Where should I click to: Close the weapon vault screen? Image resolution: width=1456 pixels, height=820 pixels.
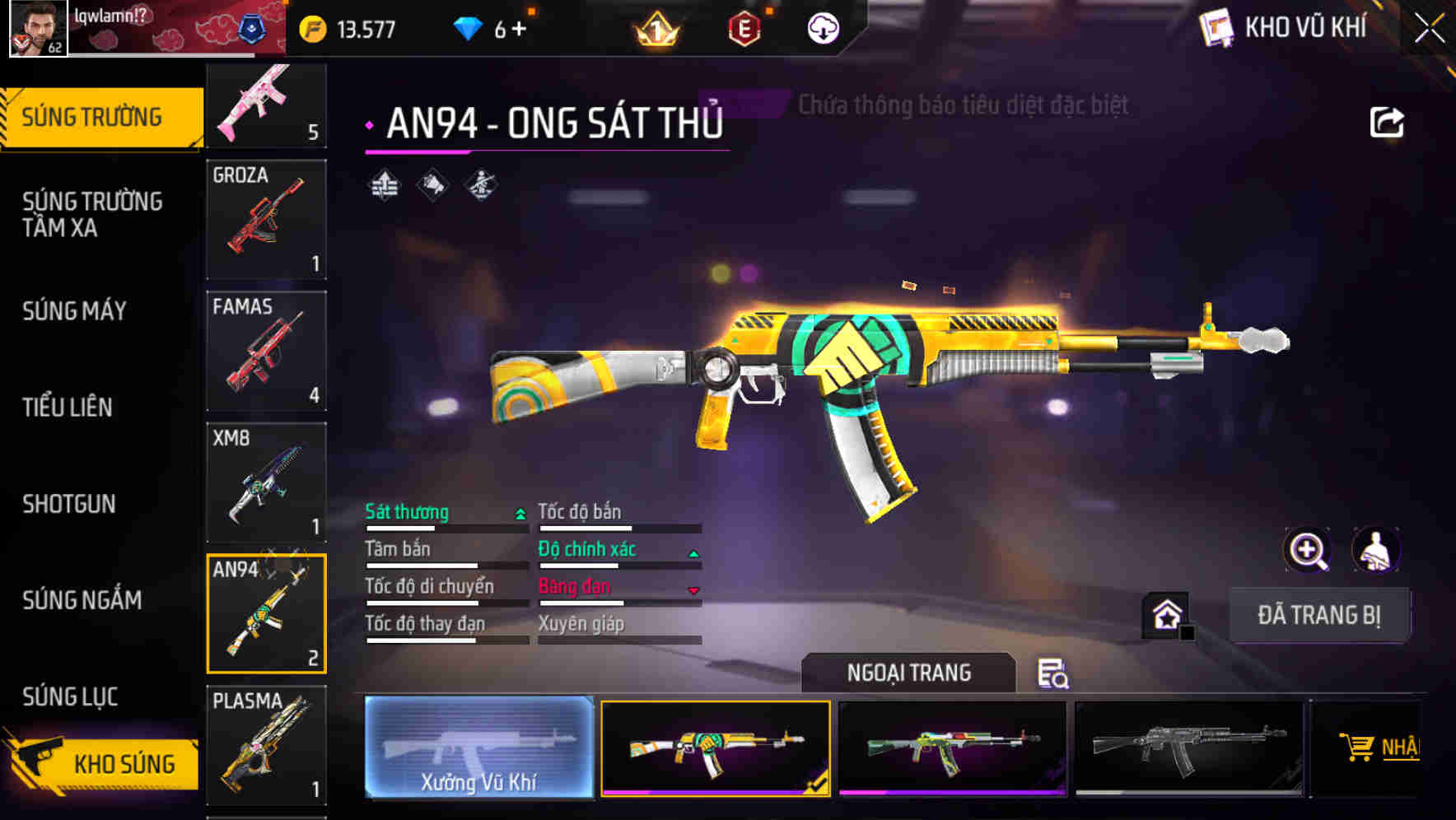click(1430, 29)
